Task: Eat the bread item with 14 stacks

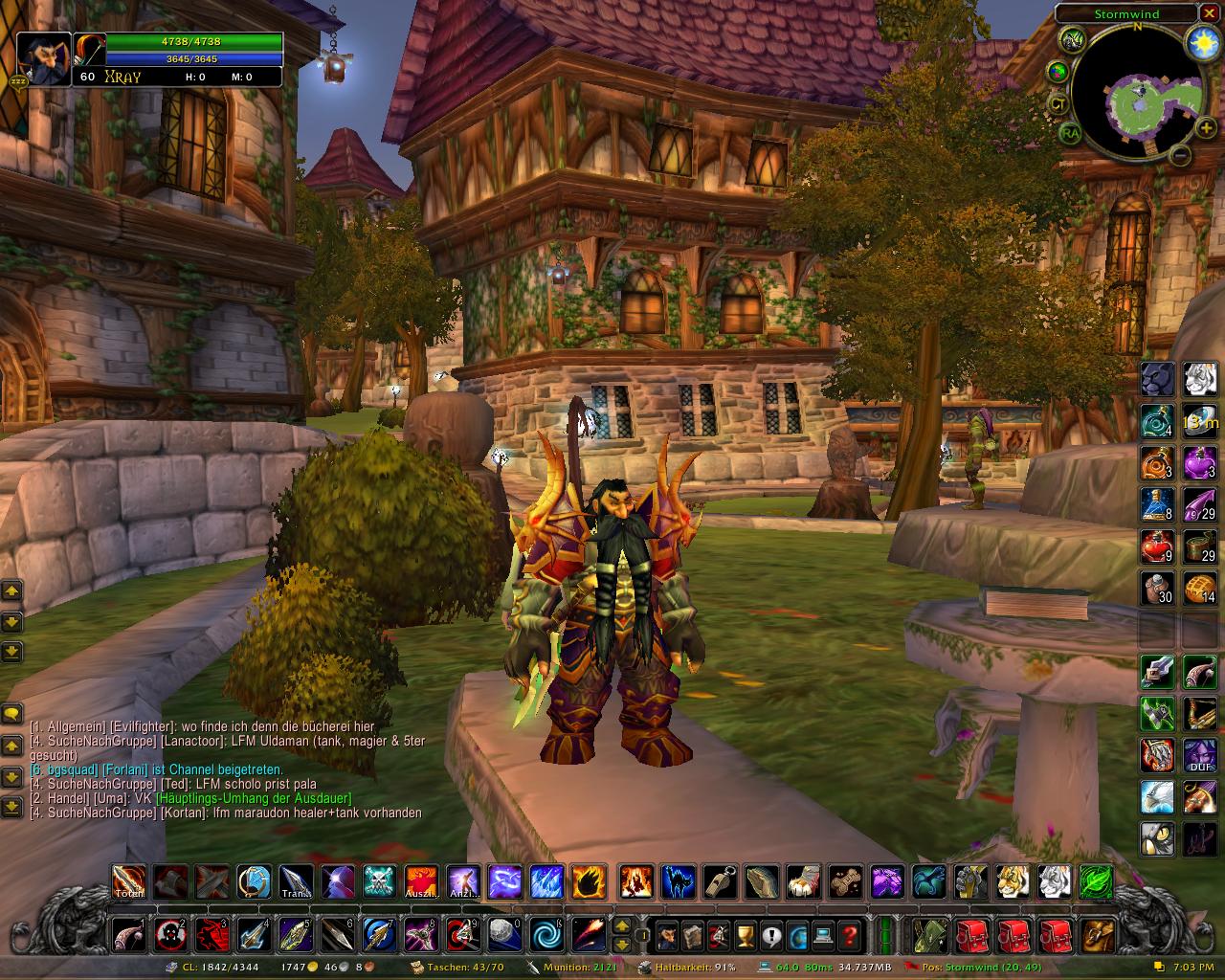Action: [1199, 588]
